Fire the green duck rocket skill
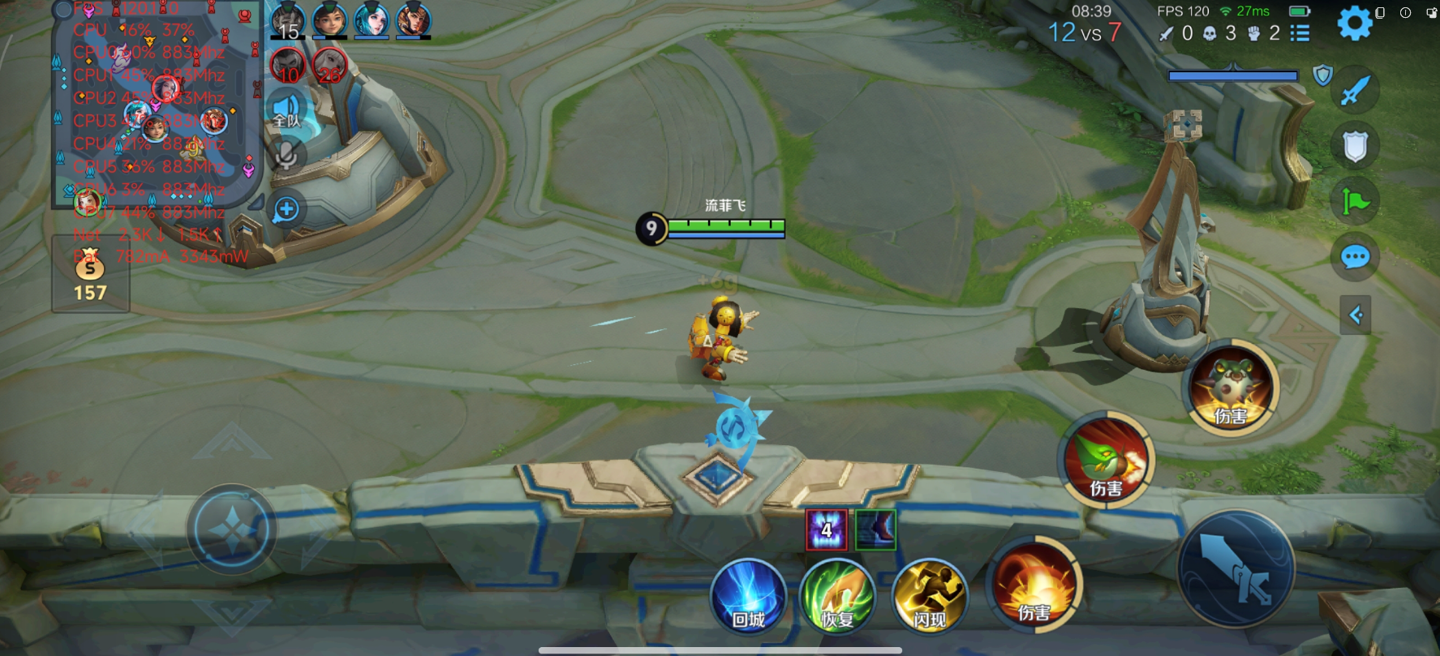The image size is (1440, 656). coord(1106,461)
